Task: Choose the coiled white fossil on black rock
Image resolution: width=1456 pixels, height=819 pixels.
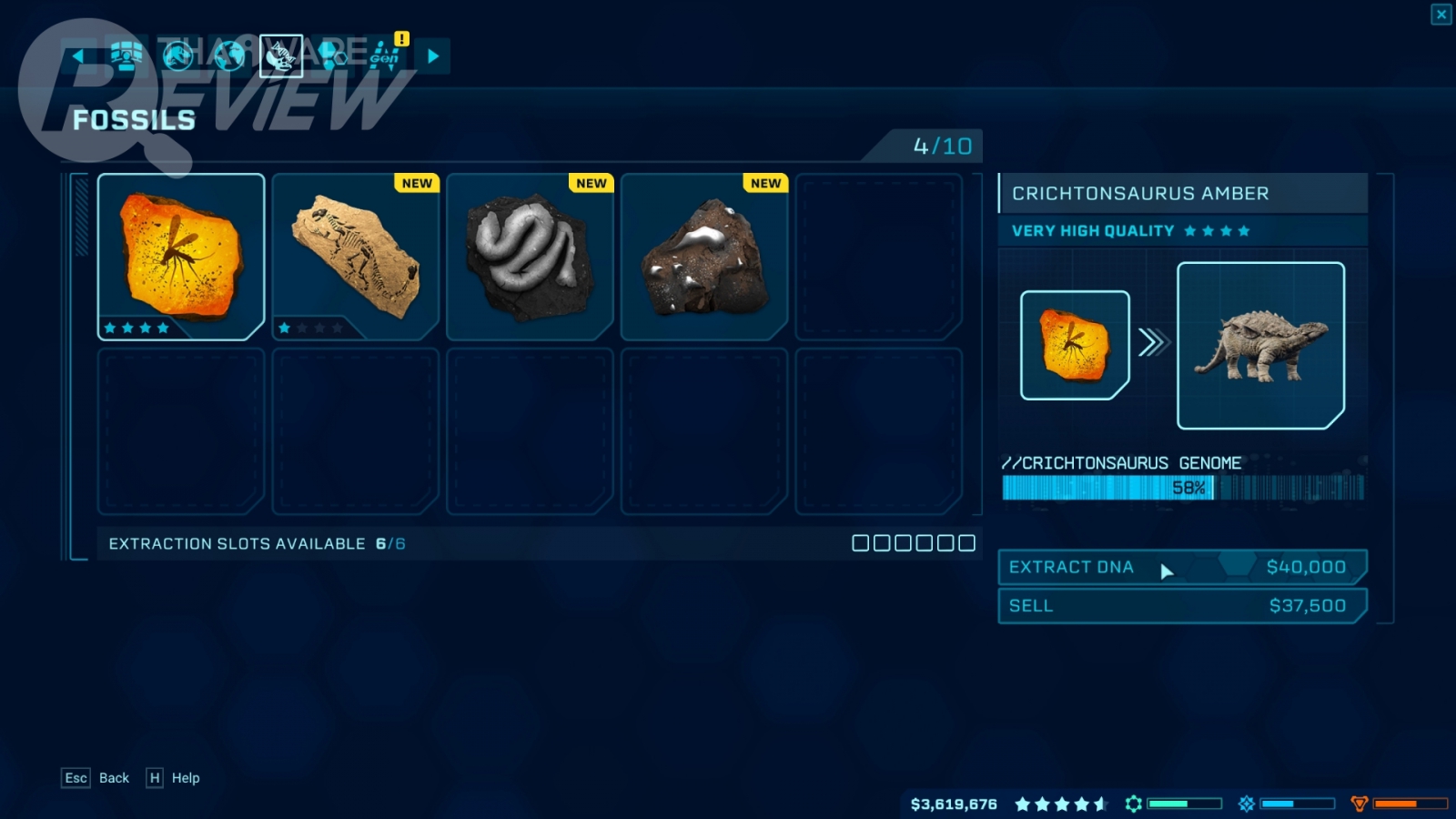Action: coord(530,257)
